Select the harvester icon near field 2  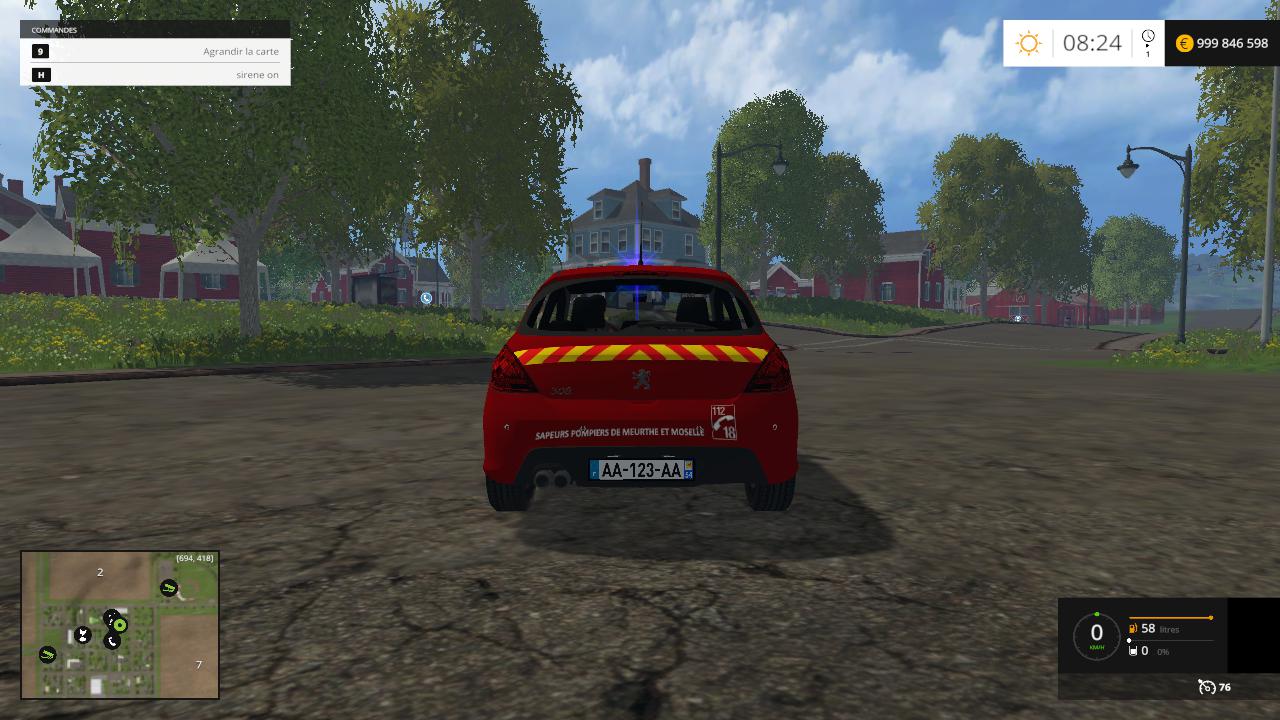click(168, 588)
